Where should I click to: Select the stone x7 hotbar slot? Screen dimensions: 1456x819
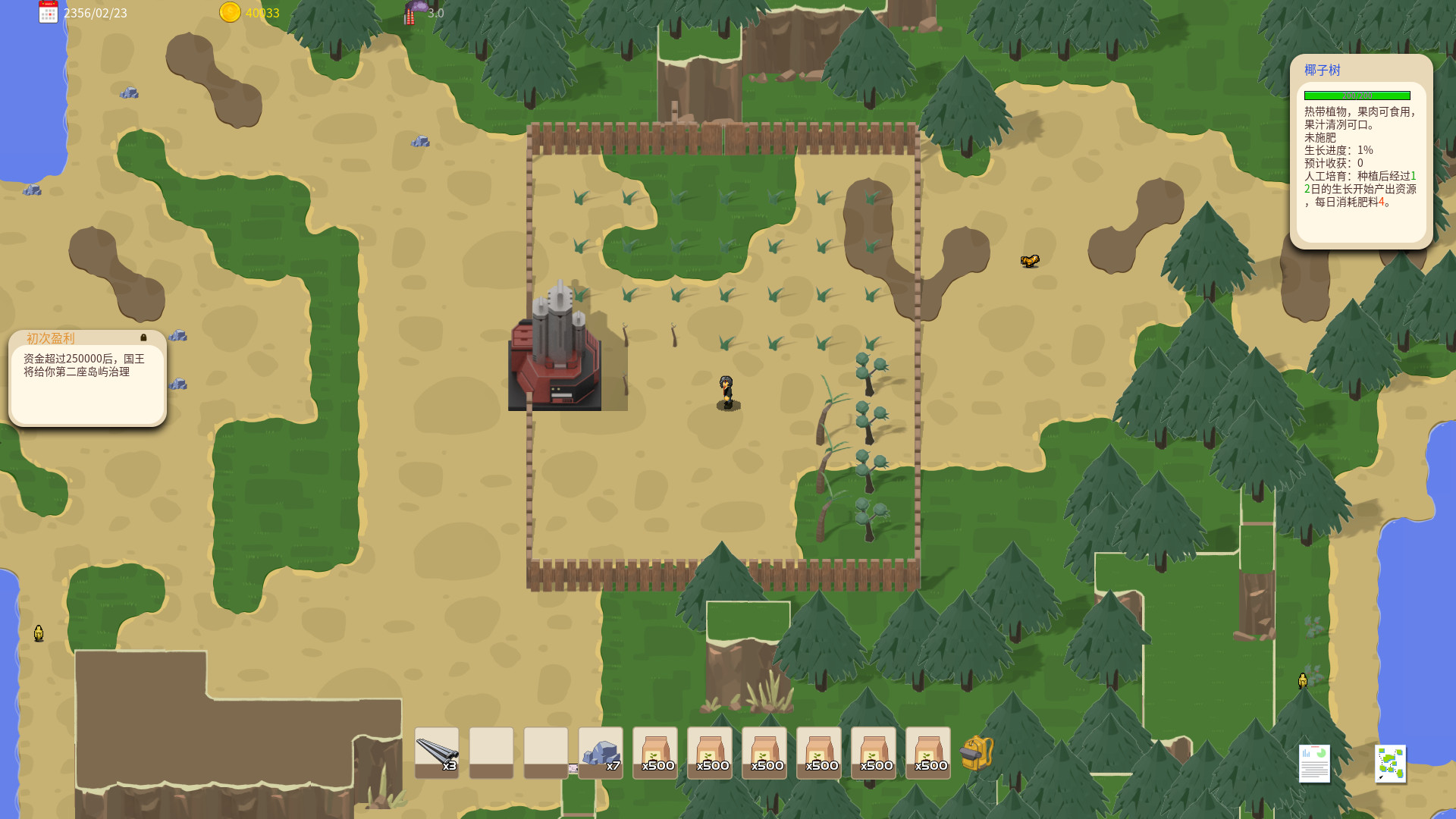click(600, 753)
